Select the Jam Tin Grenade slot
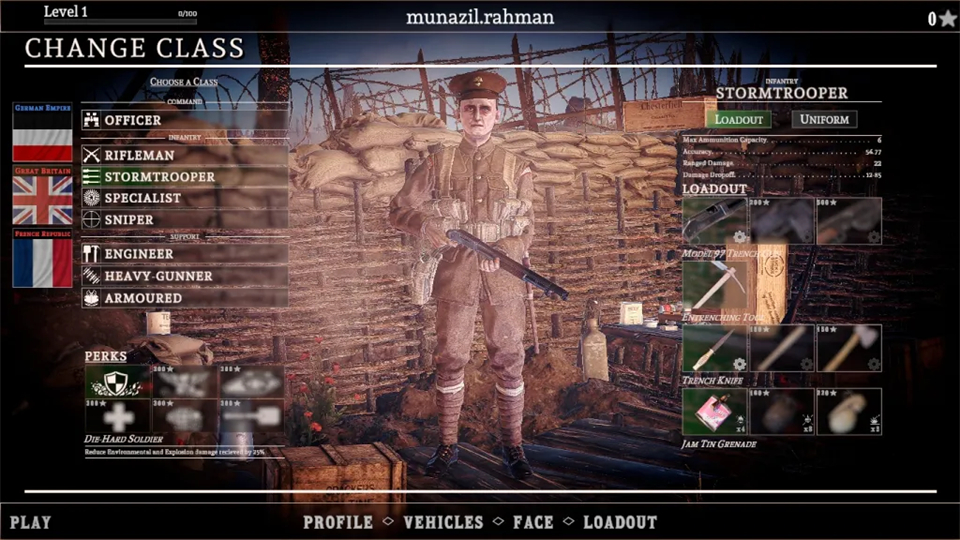Image resolution: width=960 pixels, height=540 pixels. point(714,411)
